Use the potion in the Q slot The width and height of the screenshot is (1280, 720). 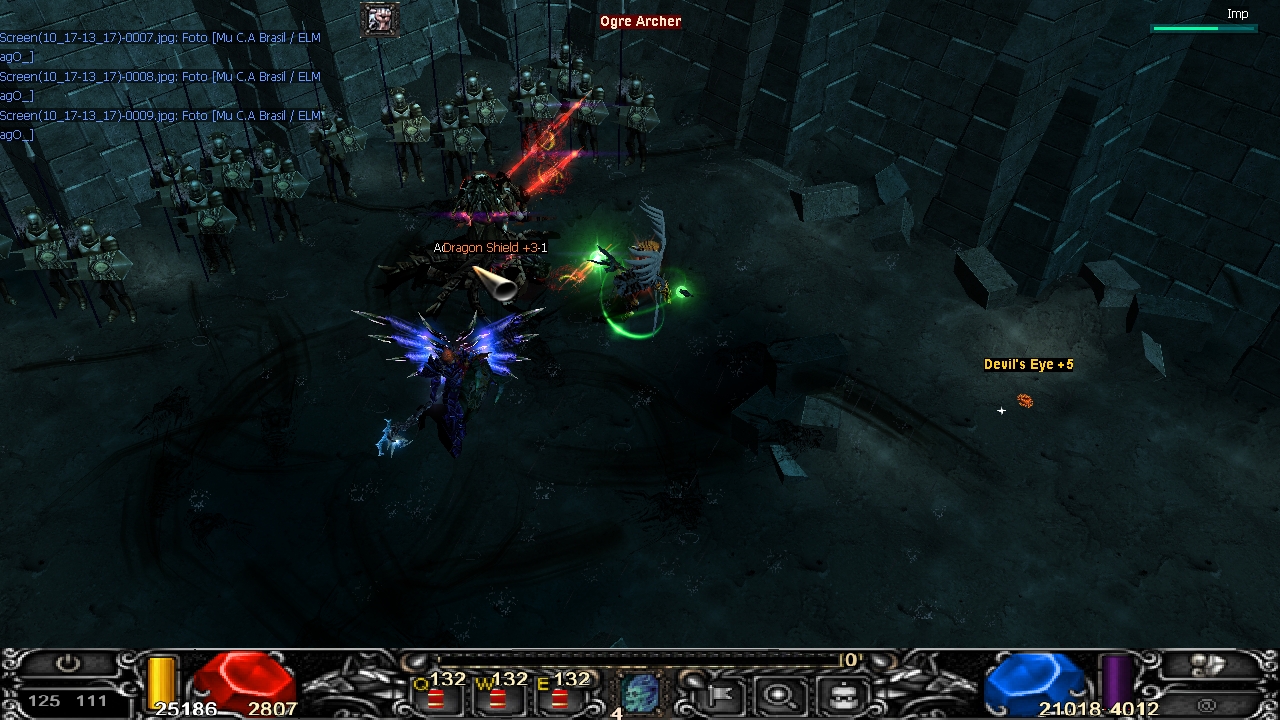[436, 696]
